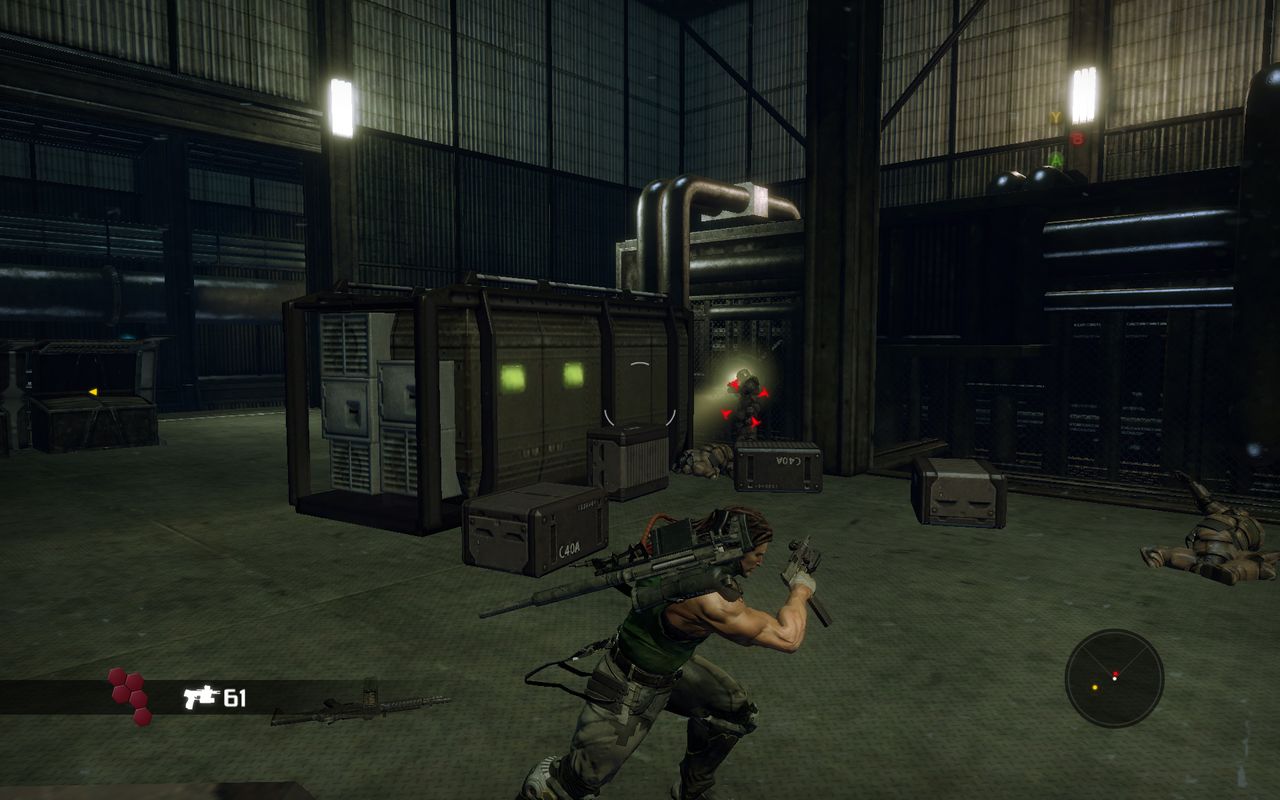The image size is (1280, 800).
Task: Toggle the topmost red health hexagon
Action: click(117, 676)
